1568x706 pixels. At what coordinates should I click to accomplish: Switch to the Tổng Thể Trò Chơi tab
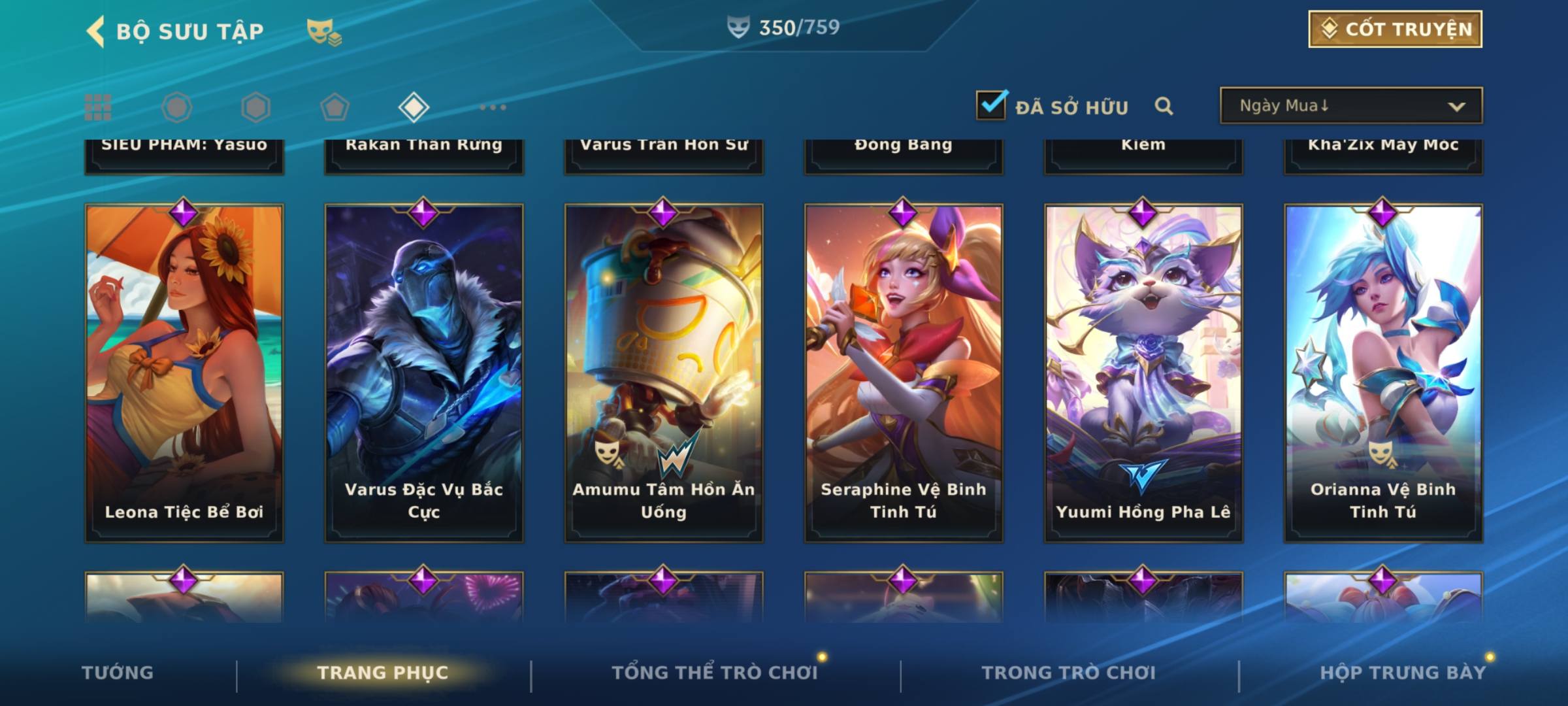715,673
